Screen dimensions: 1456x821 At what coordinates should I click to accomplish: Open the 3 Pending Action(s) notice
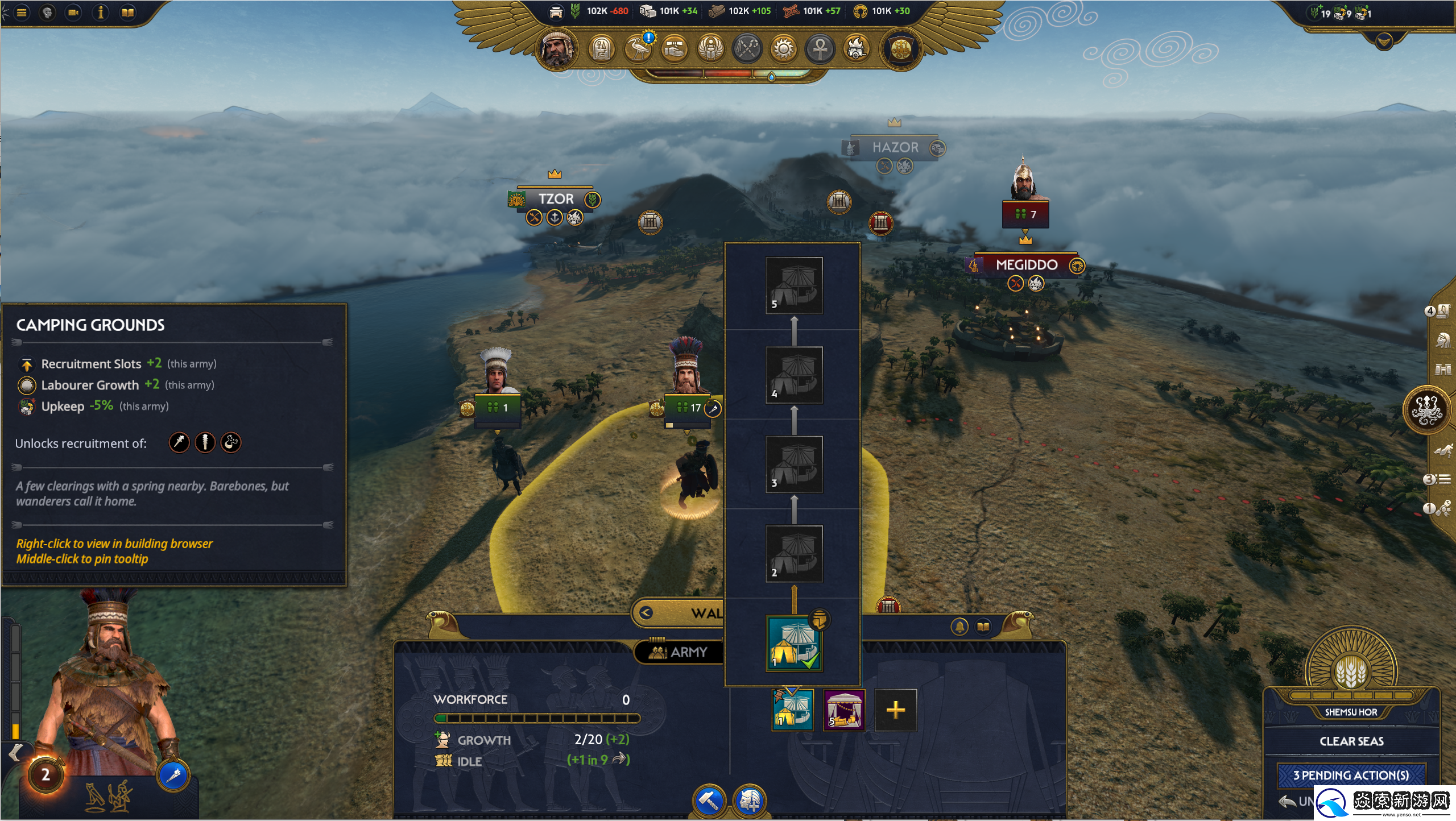[1351, 775]
